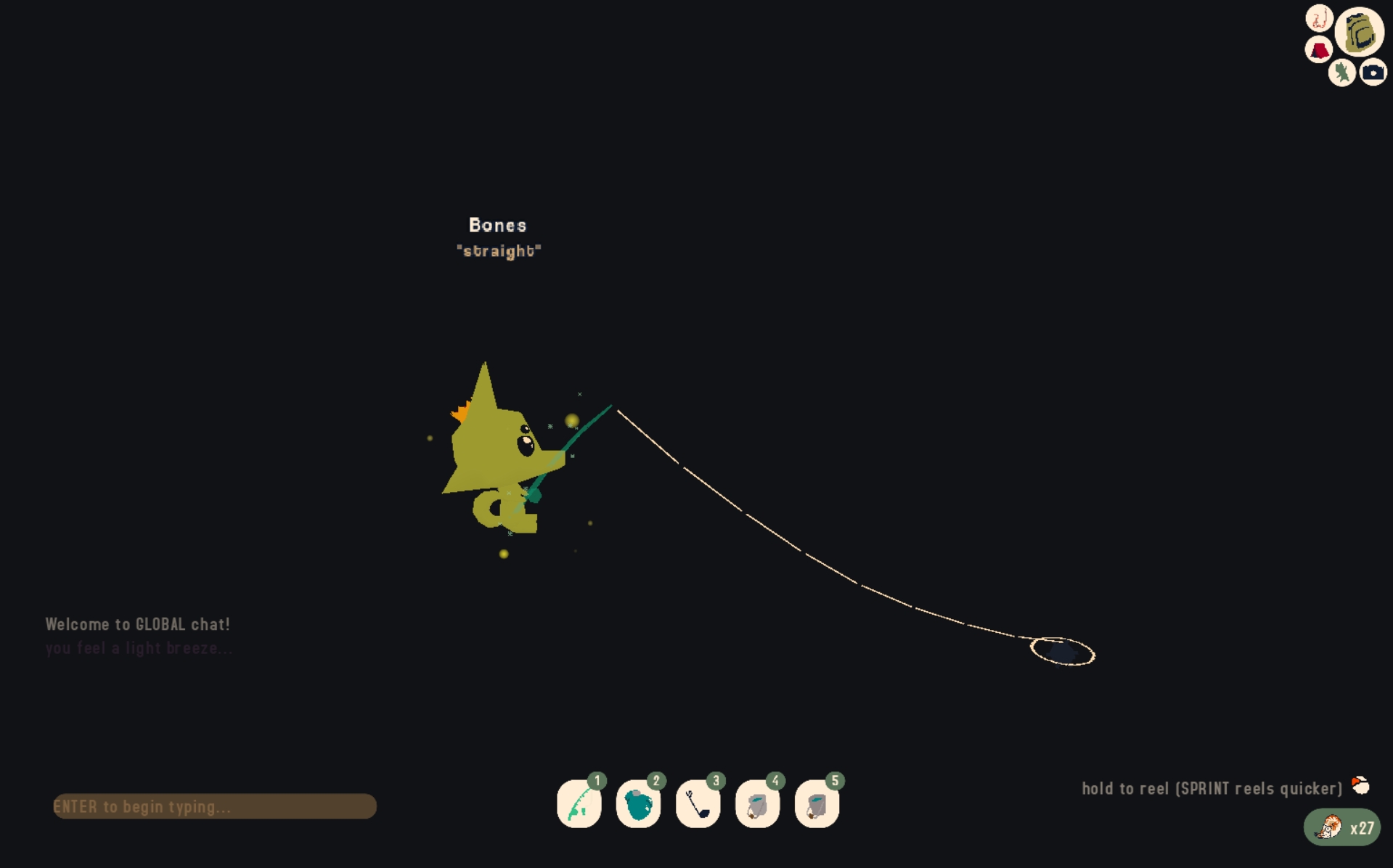
Task: Click the worm bait icon
Action: click(1319, 18)
